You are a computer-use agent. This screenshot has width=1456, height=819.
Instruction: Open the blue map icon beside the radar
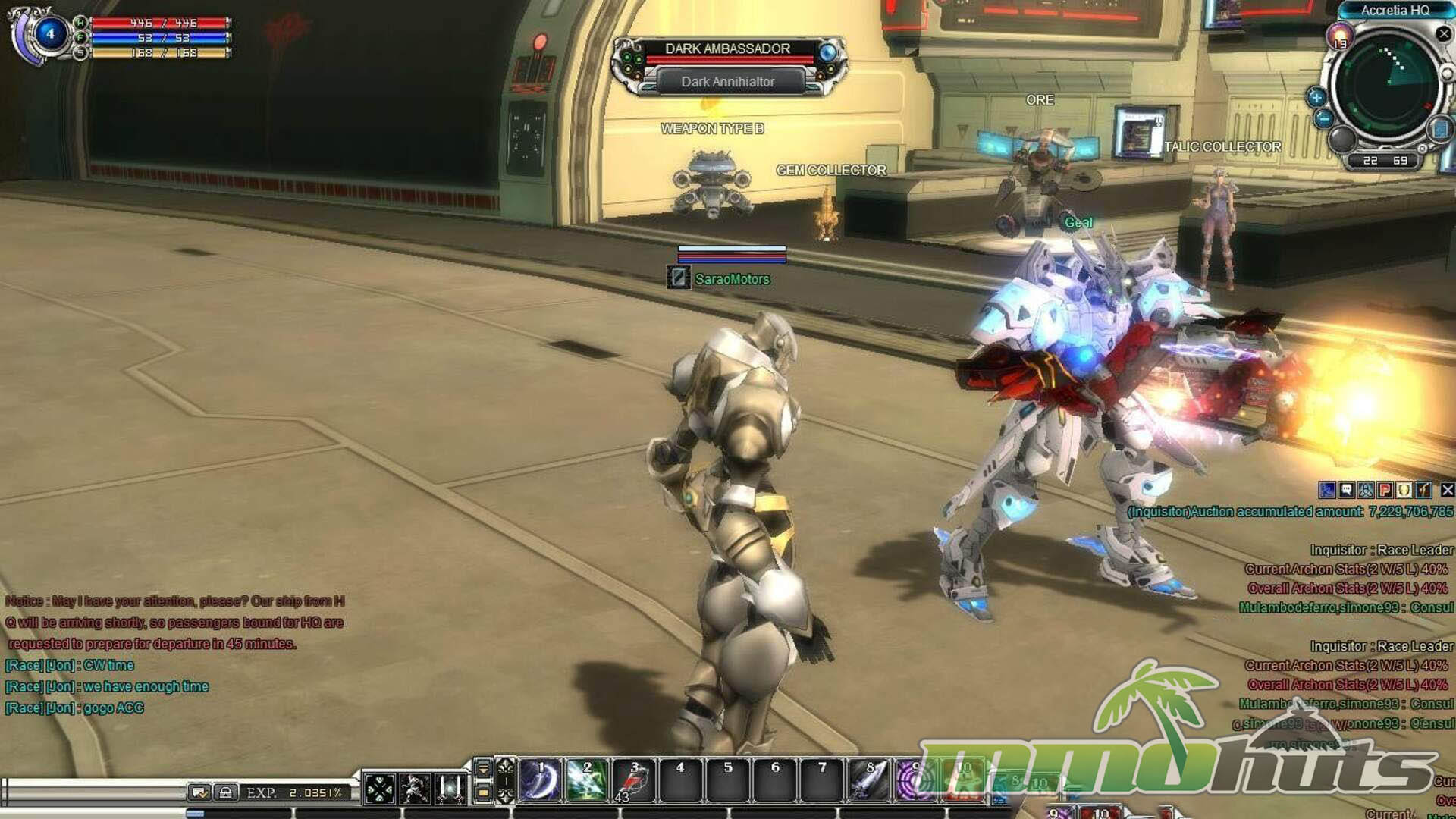1440,129
